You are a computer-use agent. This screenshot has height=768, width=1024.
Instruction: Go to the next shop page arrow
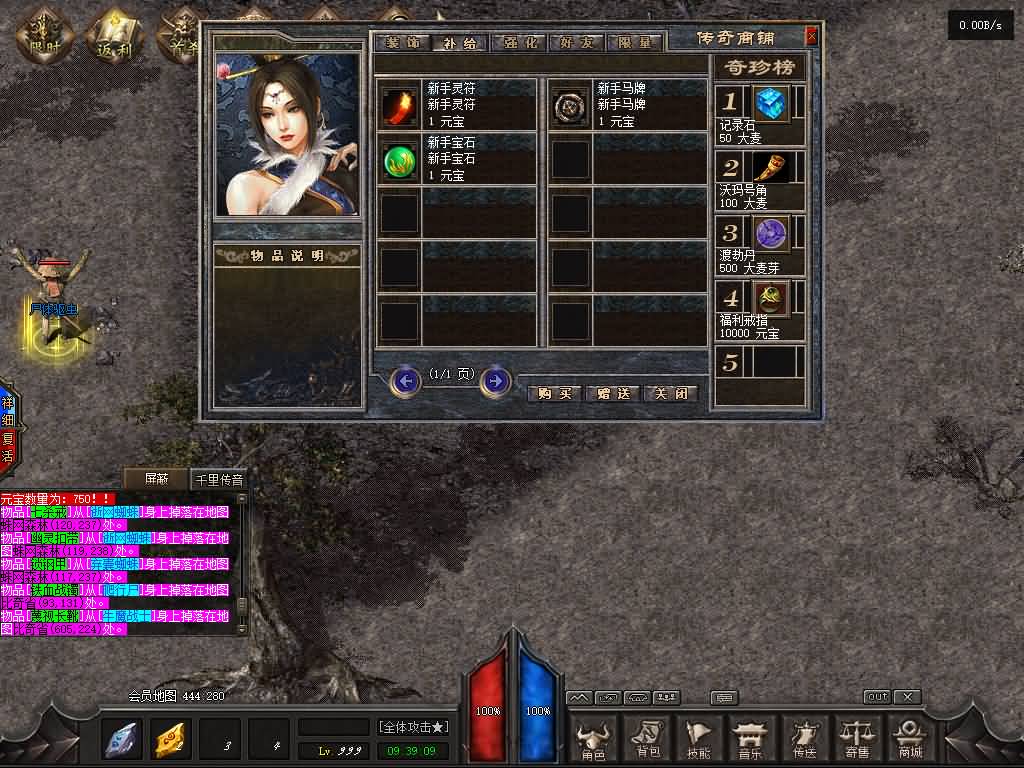[495, 381]
